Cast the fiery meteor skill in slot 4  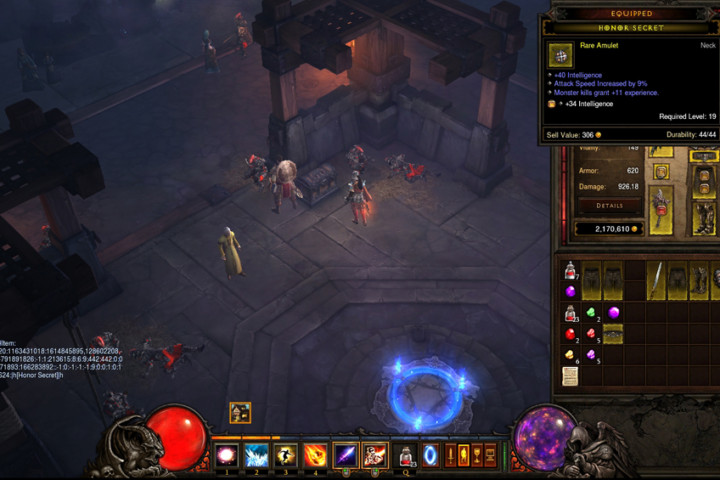(314, 455)
